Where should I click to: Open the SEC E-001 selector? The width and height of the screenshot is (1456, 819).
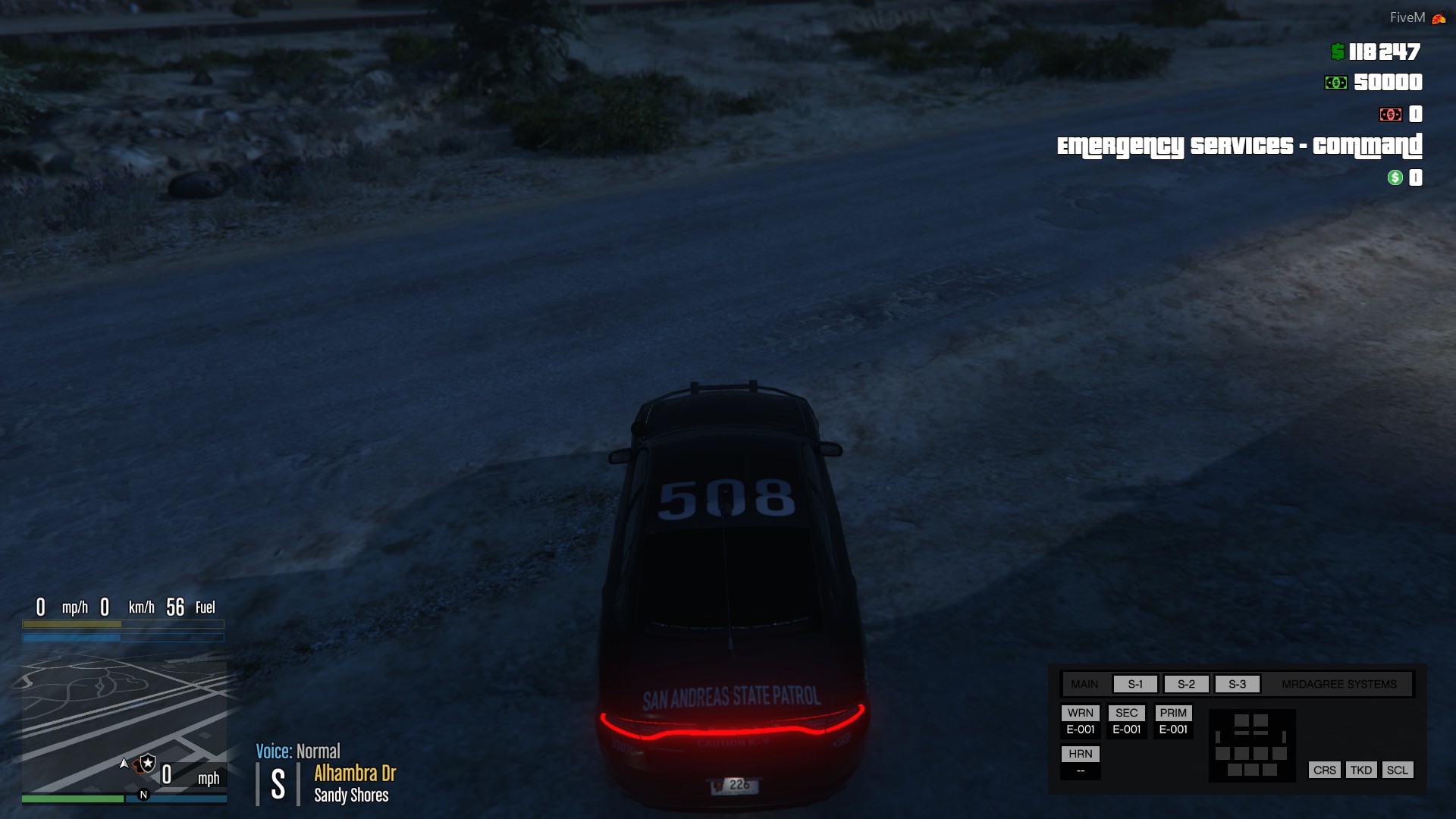1127,720
